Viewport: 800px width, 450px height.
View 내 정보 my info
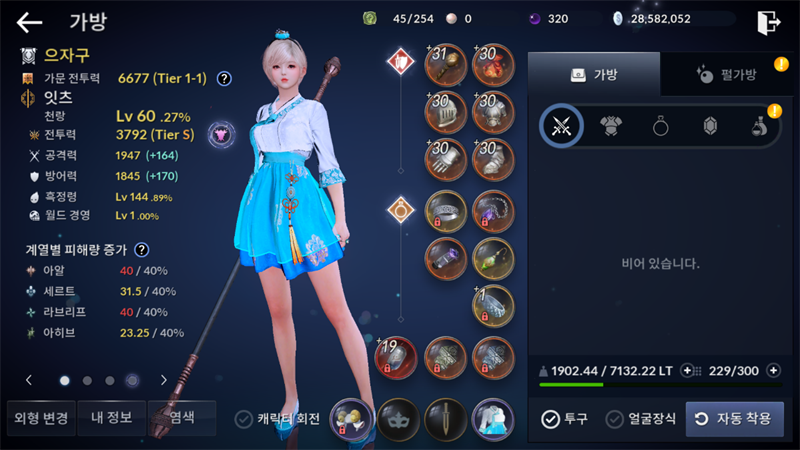(x=111, y=417)
